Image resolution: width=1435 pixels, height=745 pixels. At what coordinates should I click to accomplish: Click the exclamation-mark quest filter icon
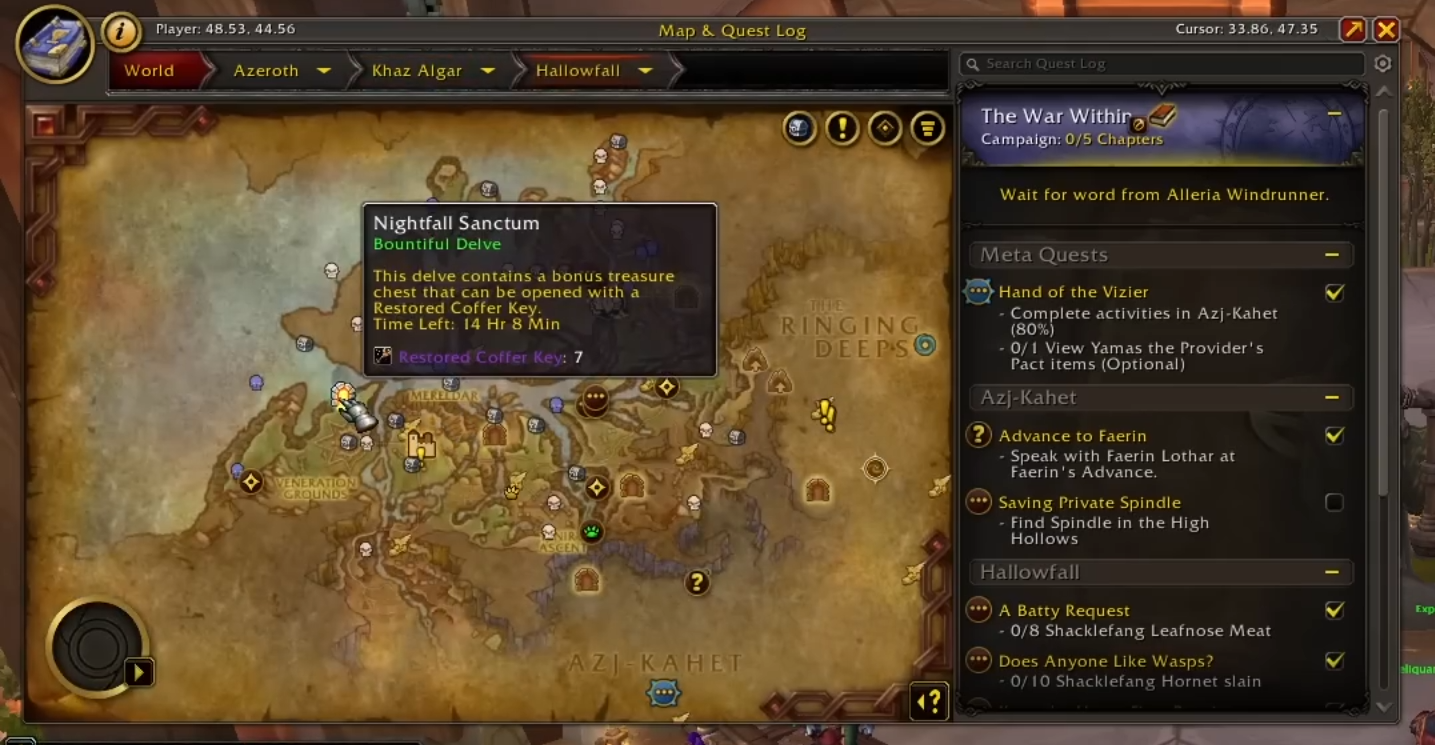pos(843,129)
